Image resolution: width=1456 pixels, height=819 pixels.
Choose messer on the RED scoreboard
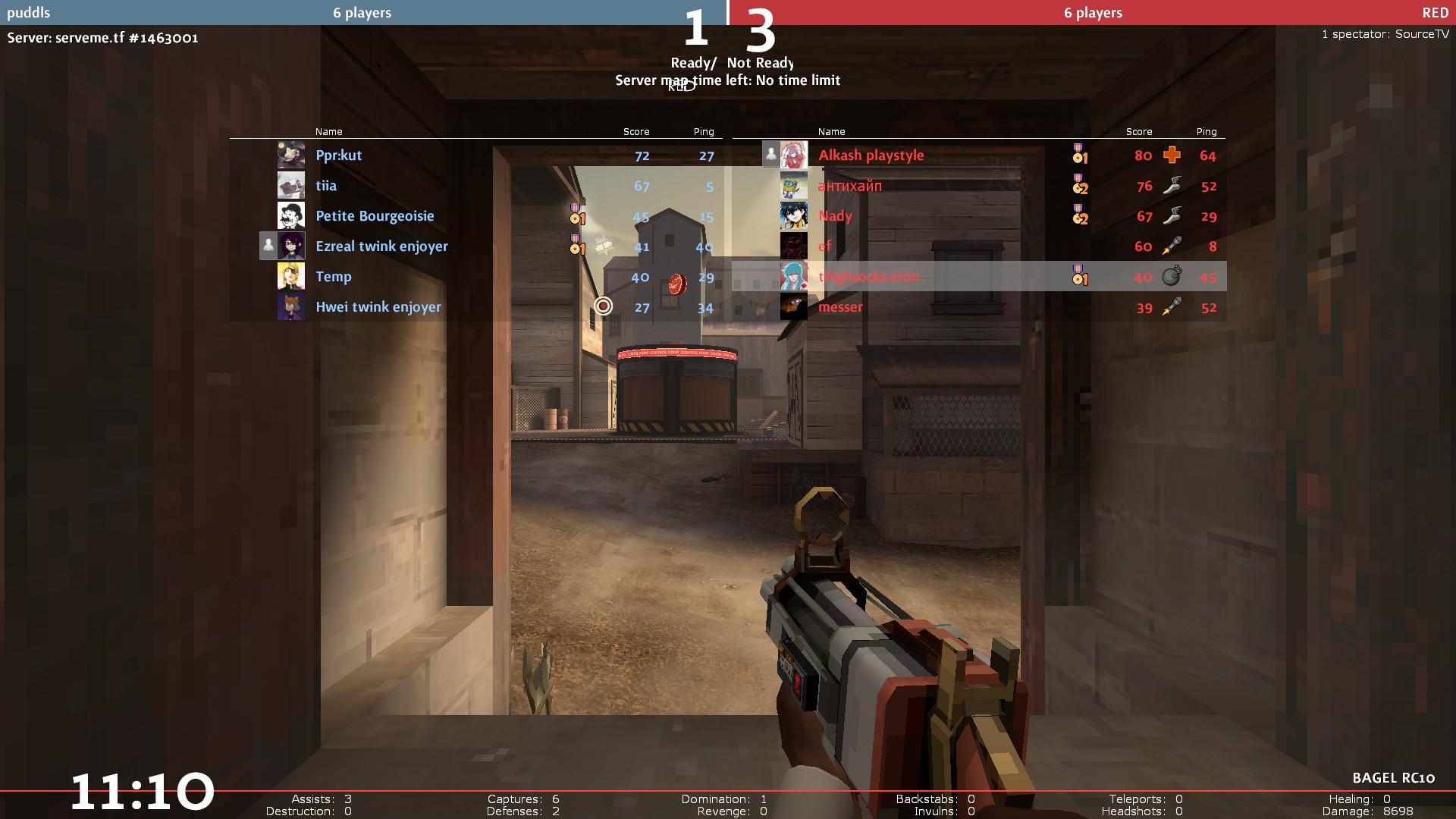tap(840, 307)
